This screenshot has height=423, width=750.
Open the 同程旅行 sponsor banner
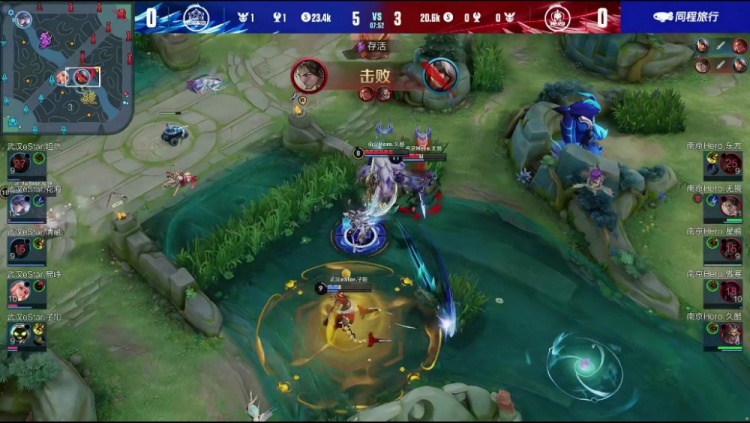pyautogui.click(x=685, y=17)
